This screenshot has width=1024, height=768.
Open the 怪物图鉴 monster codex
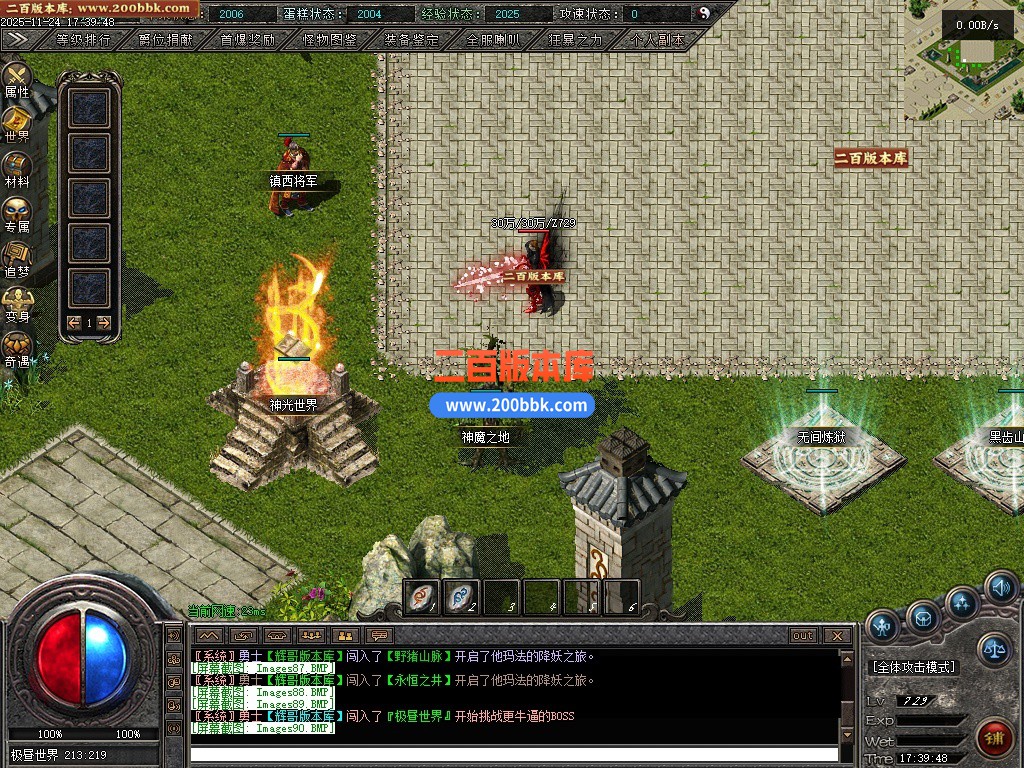(329, 41)
